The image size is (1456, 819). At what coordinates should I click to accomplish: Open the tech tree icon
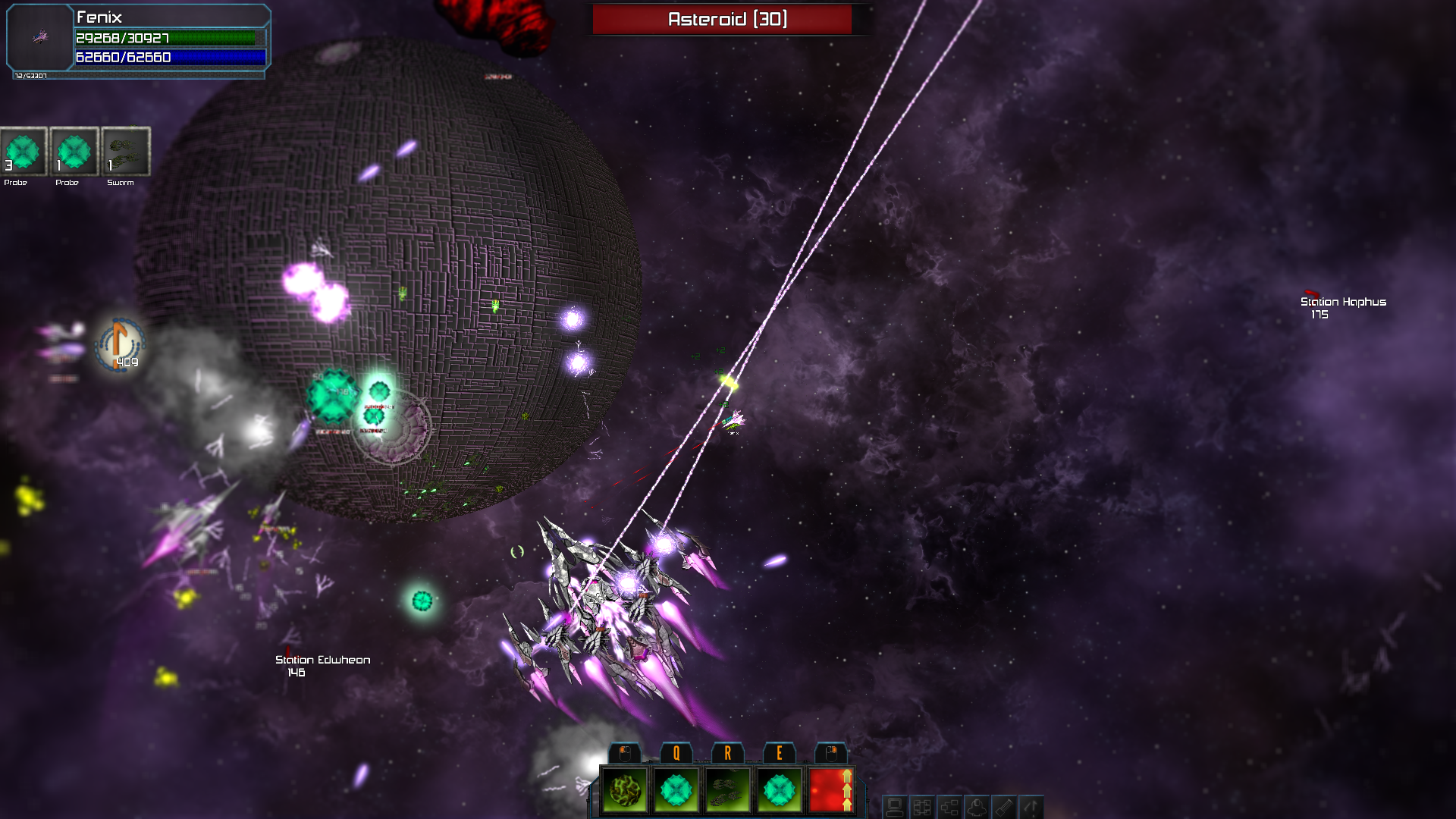point(951,806)
